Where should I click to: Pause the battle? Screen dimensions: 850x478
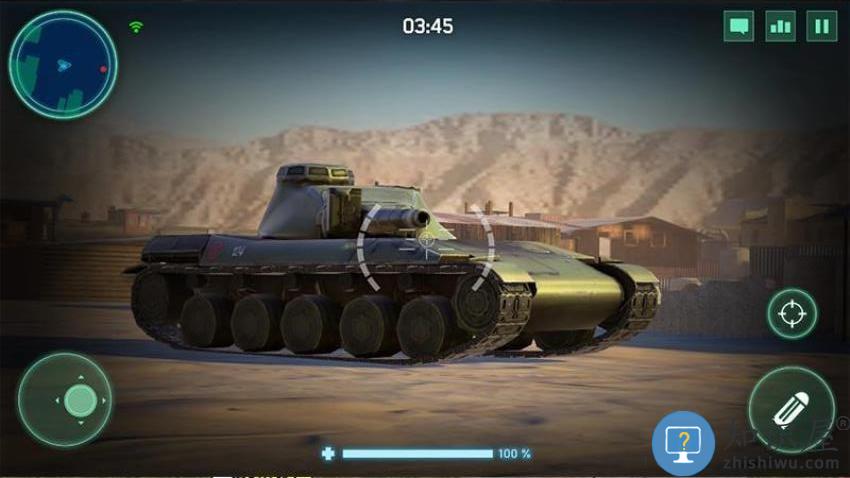pos(822,26)
